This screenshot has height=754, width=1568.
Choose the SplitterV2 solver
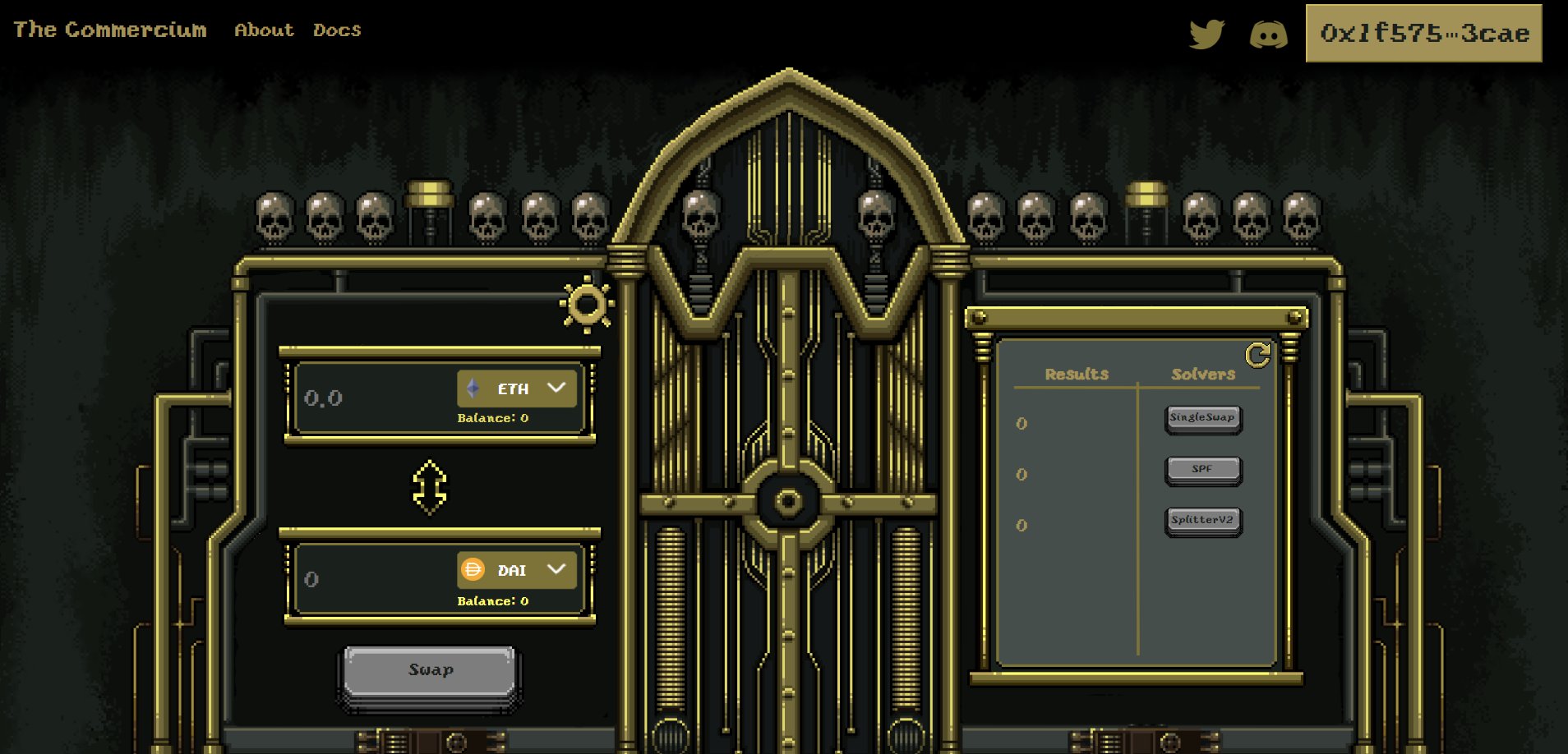pos(1202,520)
